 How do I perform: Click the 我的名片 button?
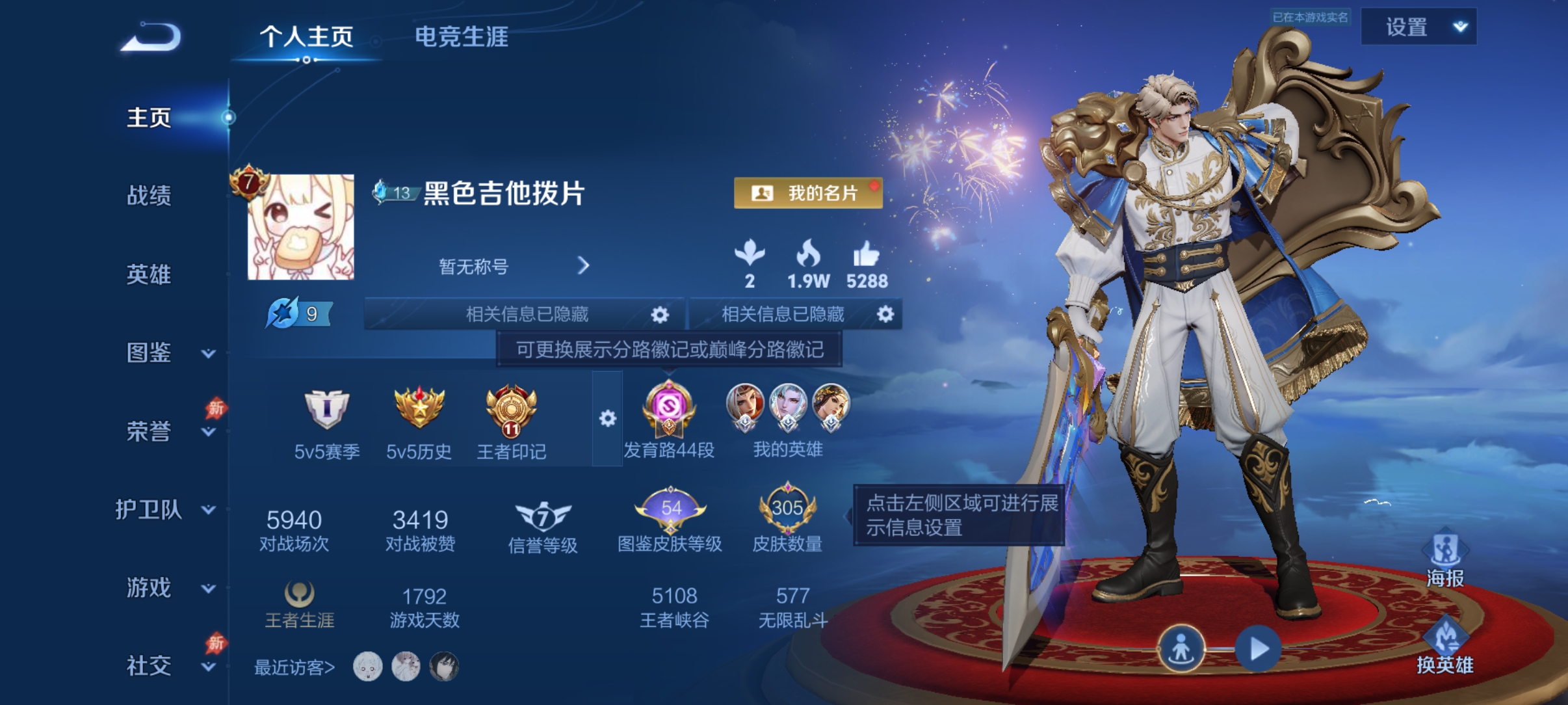click(x=806, y=193)
